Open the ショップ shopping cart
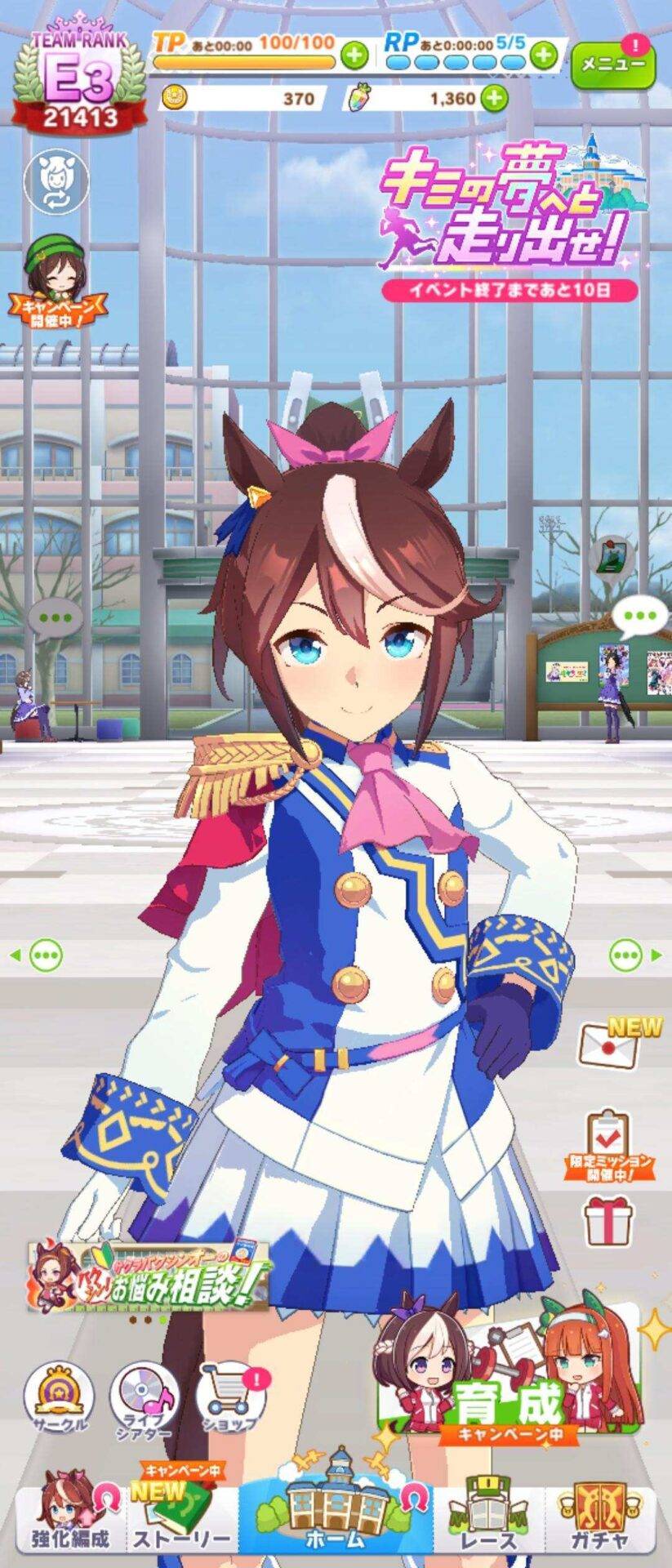Image resolution: width=672 pixels, height=1568 pixels. pyautogui.click(x=231, y=1396)
